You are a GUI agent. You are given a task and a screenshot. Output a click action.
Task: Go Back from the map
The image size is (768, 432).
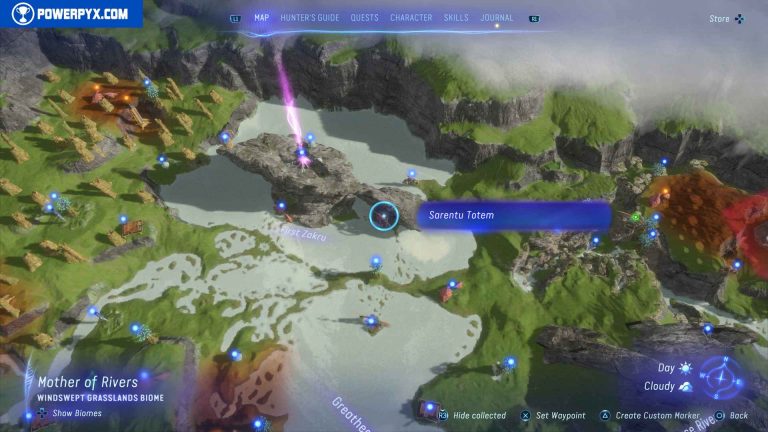[x=737, y=415]
